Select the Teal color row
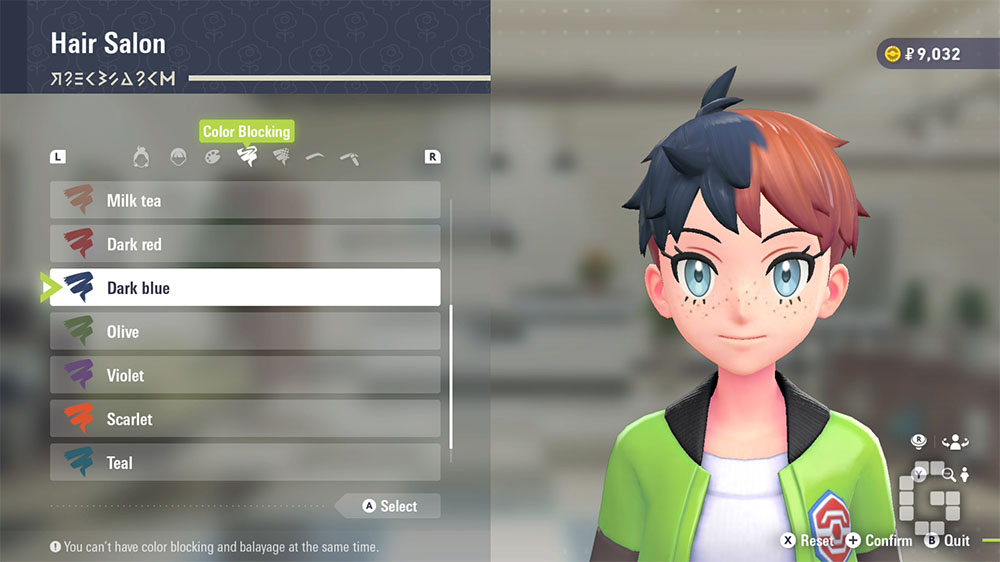The height and width of the screenshot is (562, 1000). 245,463
